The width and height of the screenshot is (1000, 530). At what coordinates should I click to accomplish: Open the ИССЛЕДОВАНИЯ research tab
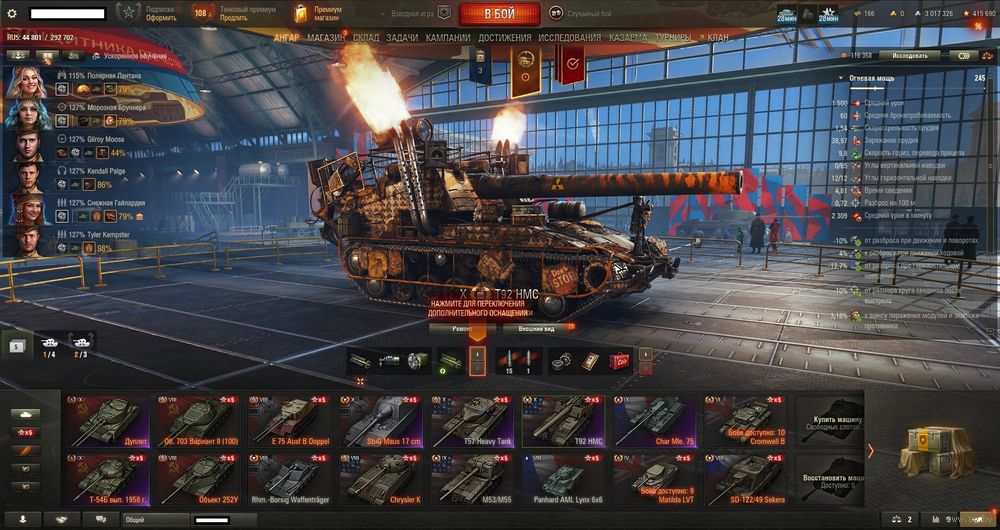[570, 38]
